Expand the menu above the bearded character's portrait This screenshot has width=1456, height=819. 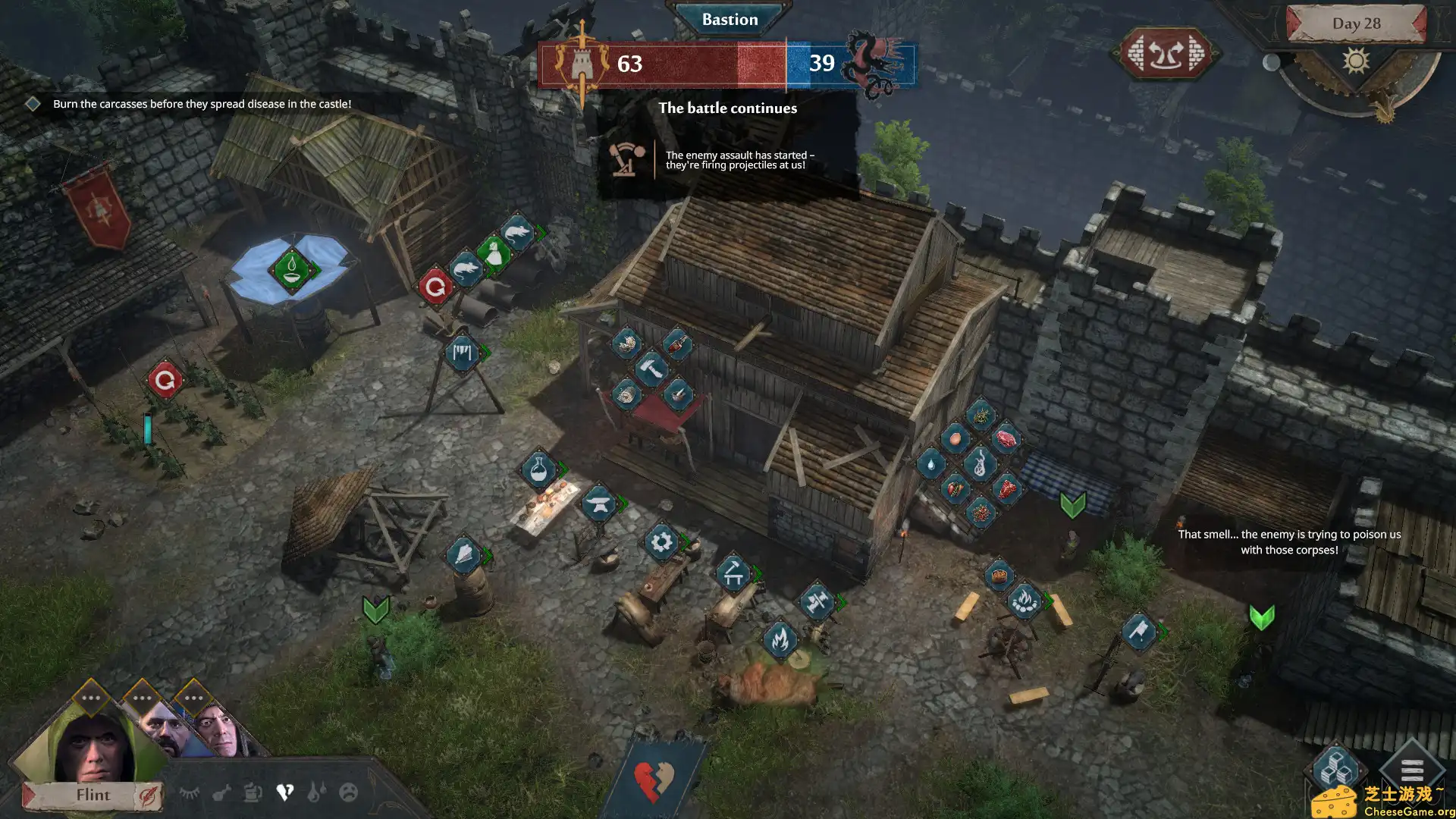click(142, 698)
